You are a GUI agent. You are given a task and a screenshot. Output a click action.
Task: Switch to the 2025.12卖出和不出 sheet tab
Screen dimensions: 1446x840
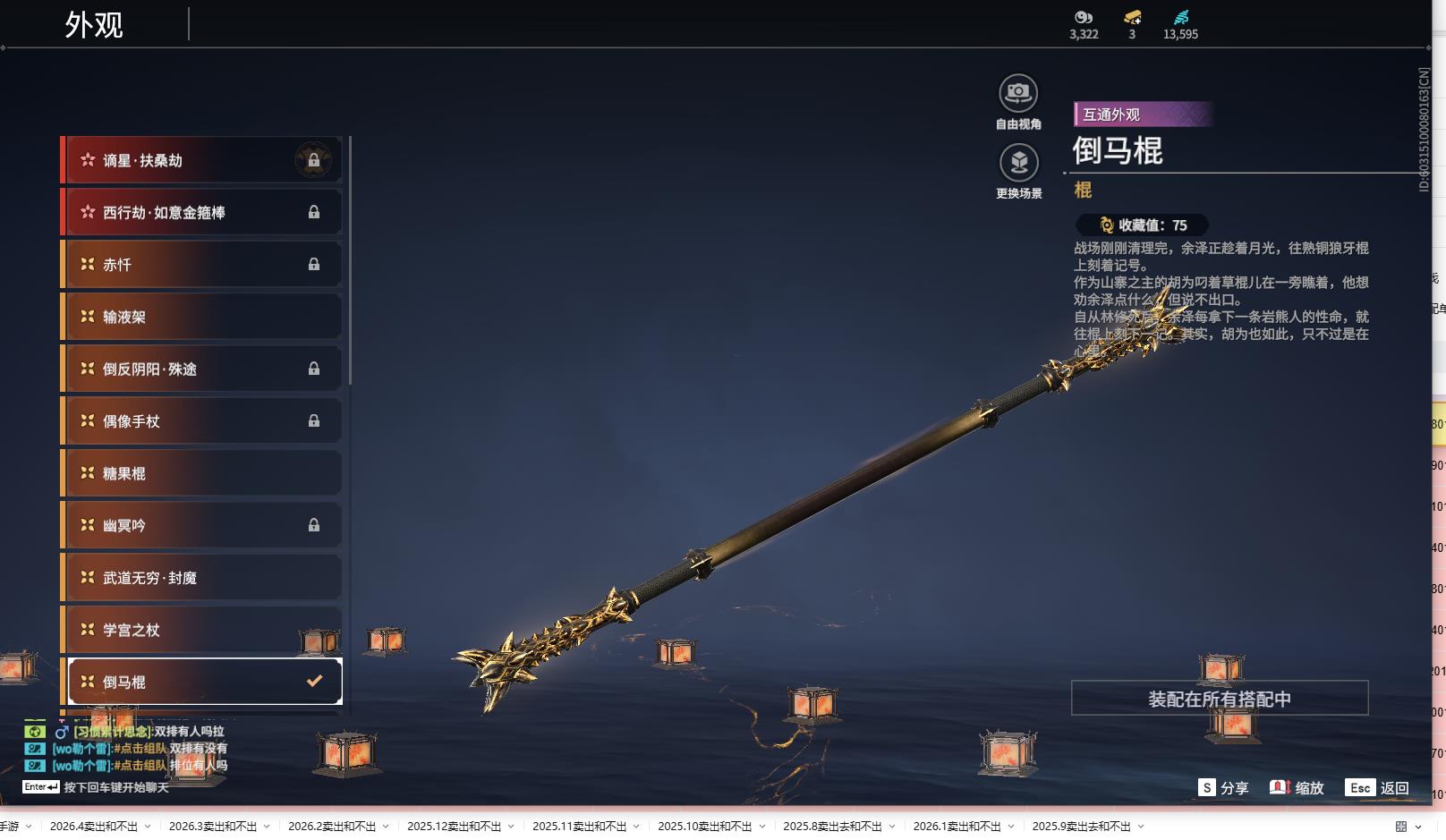(454, 827)
